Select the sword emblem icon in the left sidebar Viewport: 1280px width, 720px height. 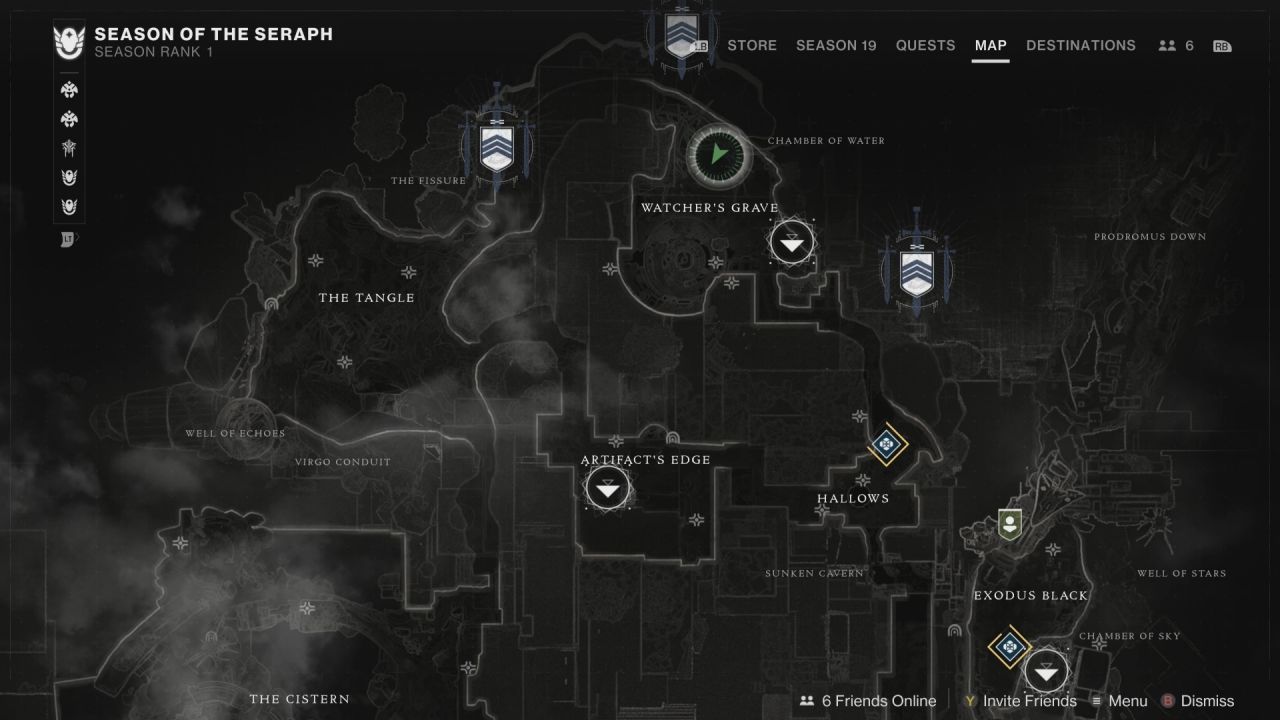[69, 148]
